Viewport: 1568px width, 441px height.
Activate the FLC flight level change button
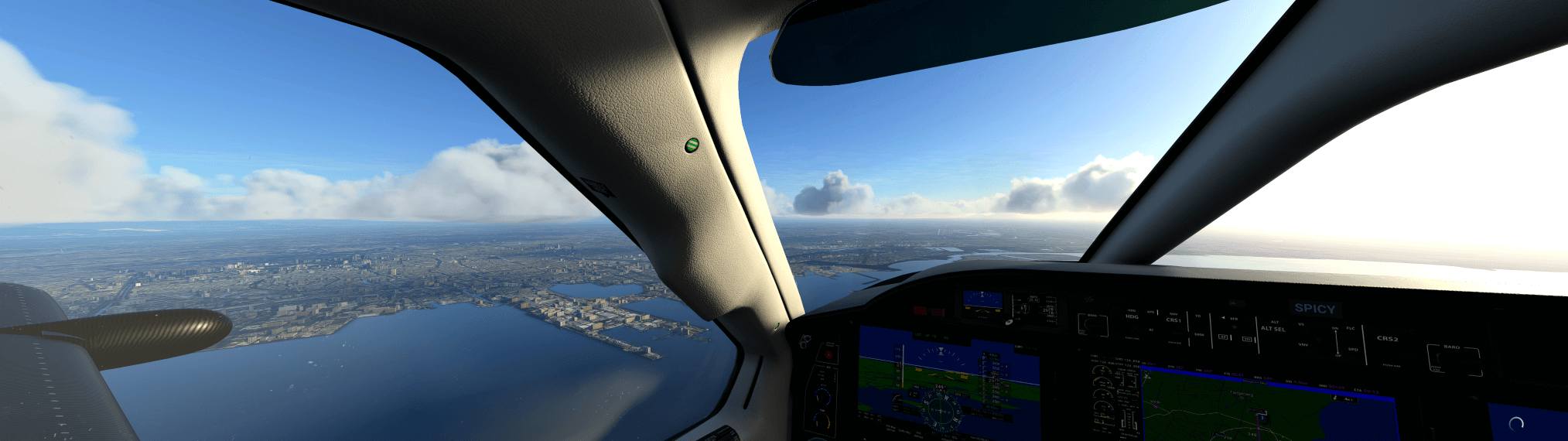tap(1351, 328)
